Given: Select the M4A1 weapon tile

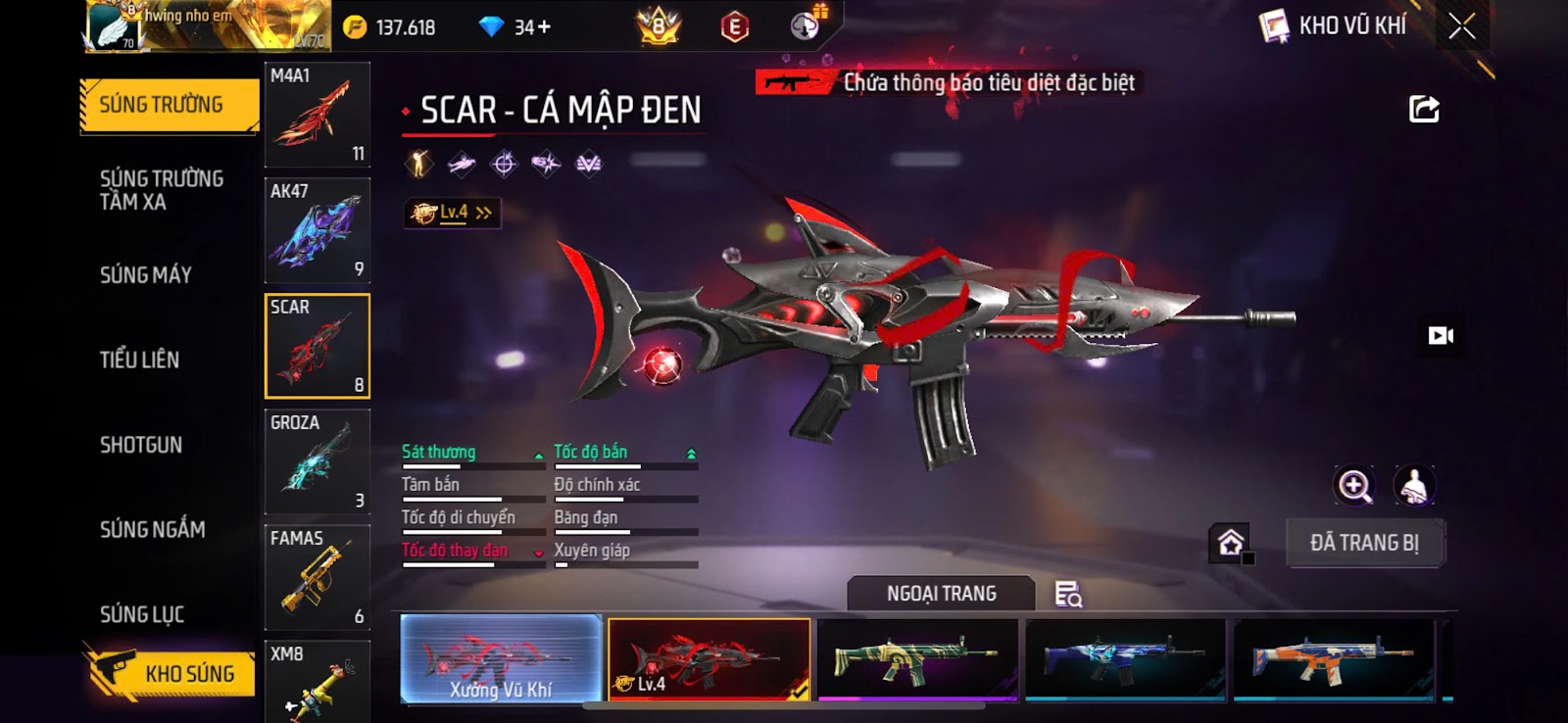Looking at the screenshot, I should pyautogui.click(x=317, y=115).
